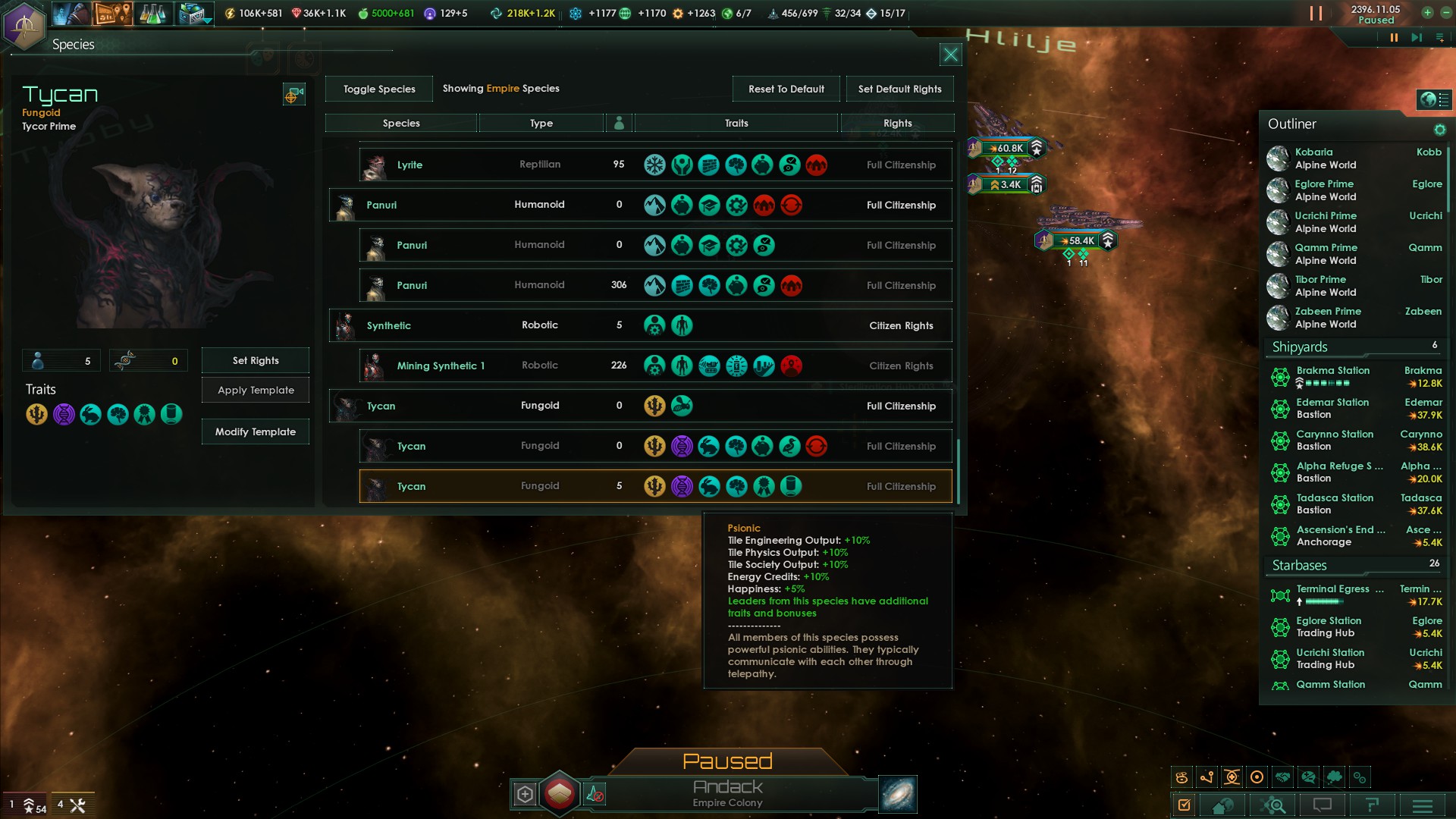The height and width of the screenshot is (819, 1456).
Task: Apply Template to the selected species
Action: [x=256, y=390]
